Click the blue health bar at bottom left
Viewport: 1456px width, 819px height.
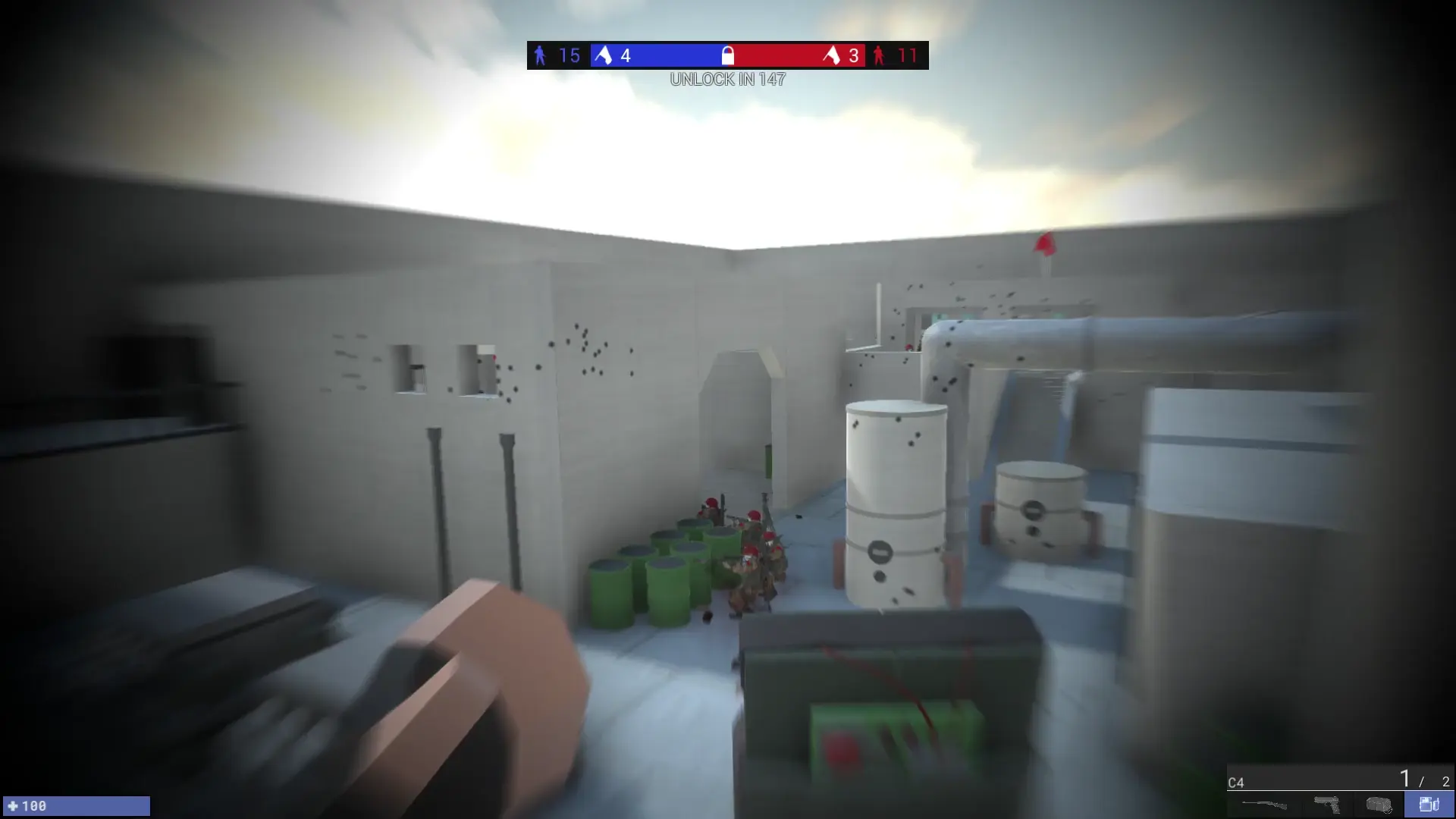click(x=76, y=806)
